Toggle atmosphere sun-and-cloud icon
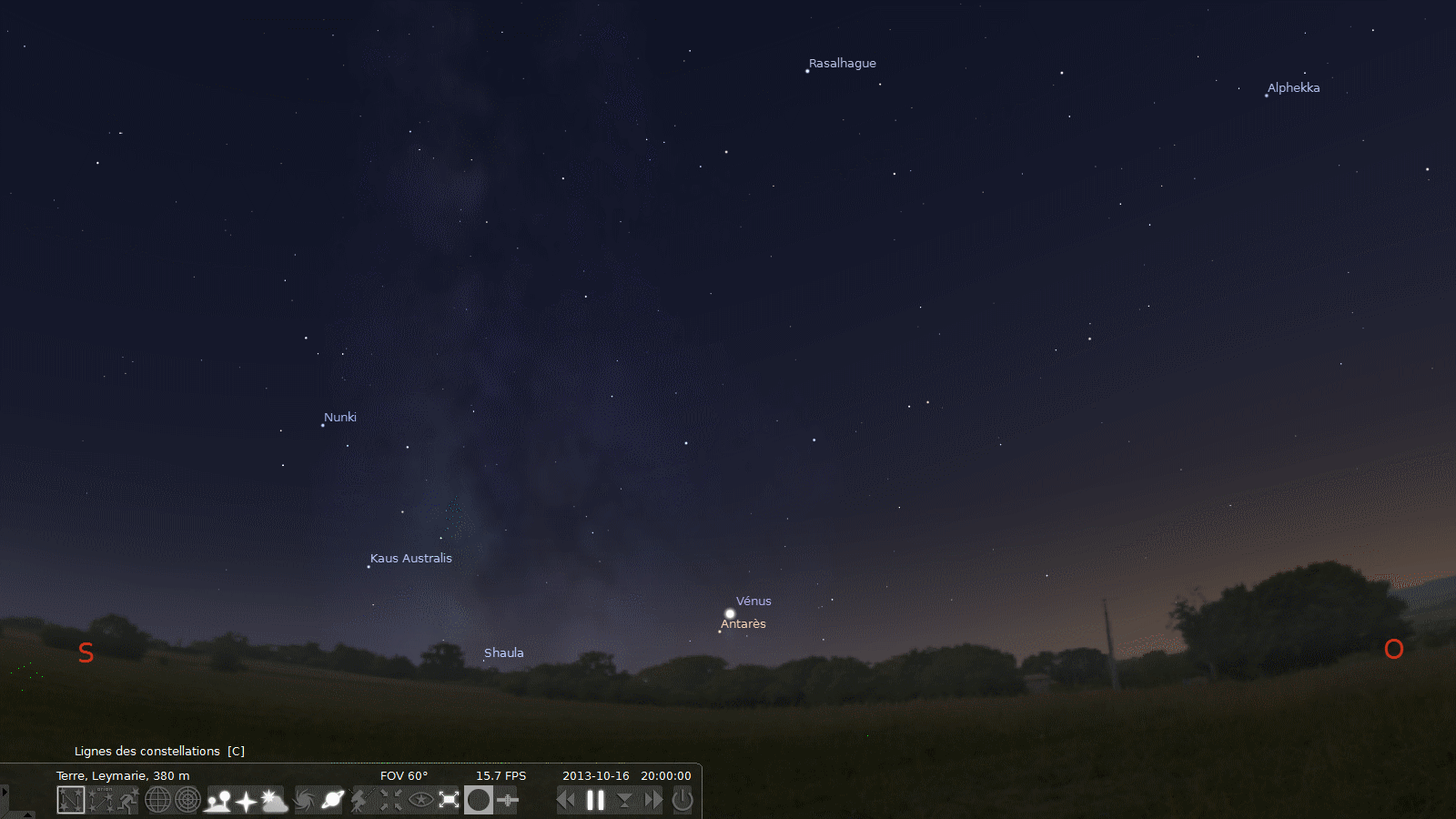Screen dimensions: 1456x819 (274, 800)
